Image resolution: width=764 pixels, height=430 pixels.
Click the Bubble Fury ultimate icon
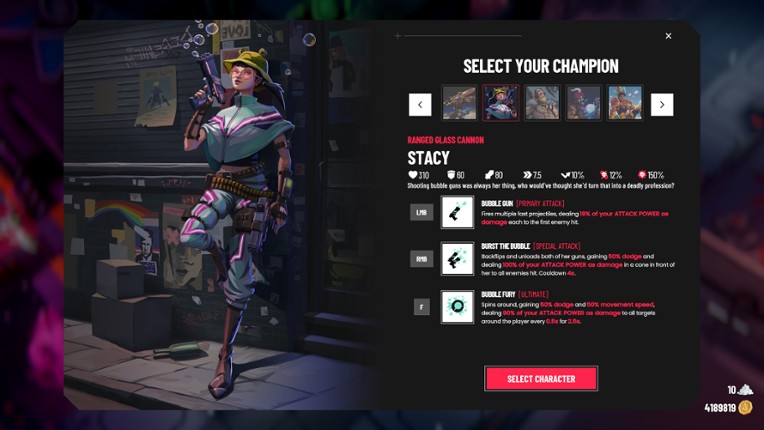(457, 307)
